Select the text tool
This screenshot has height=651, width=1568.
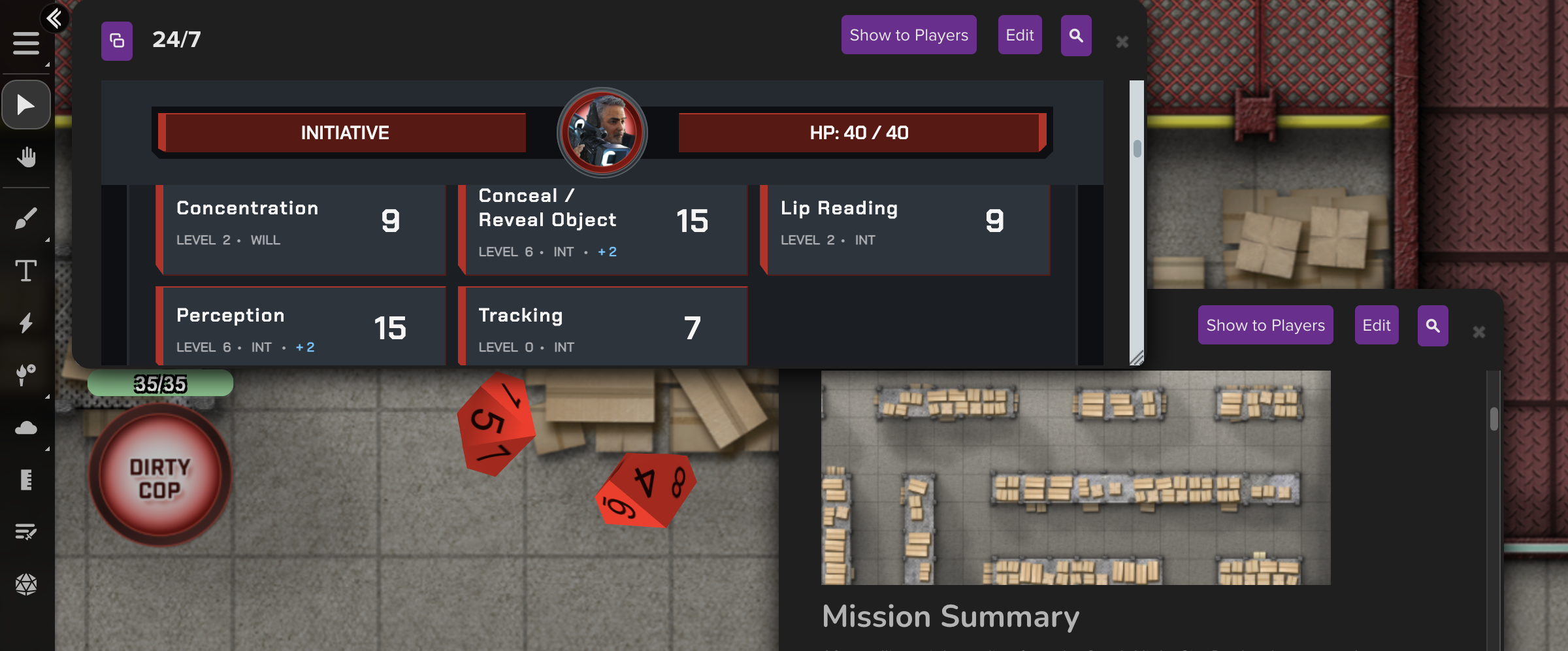point(26,271)
